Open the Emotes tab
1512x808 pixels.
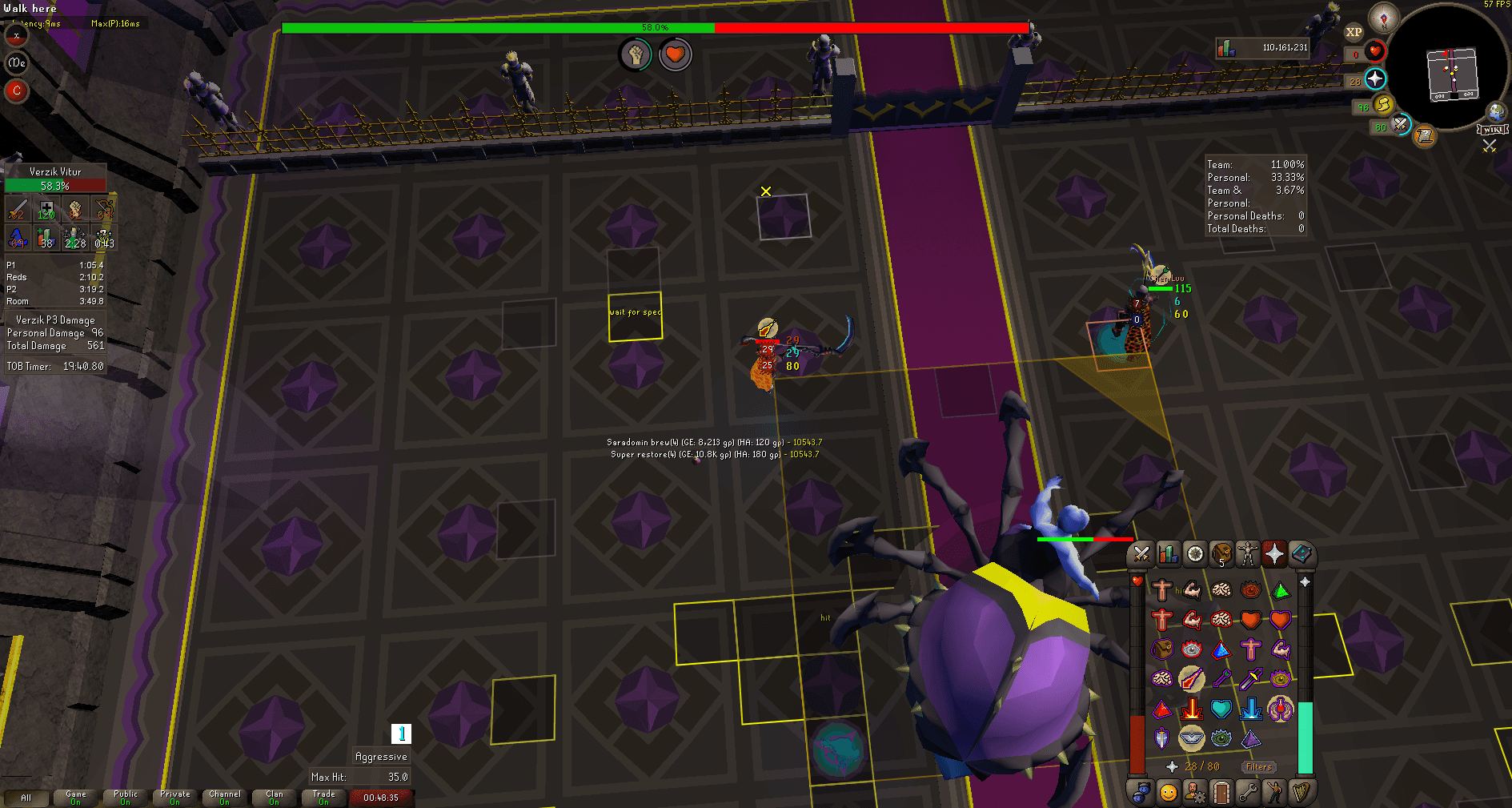(x=1275, y=794)
